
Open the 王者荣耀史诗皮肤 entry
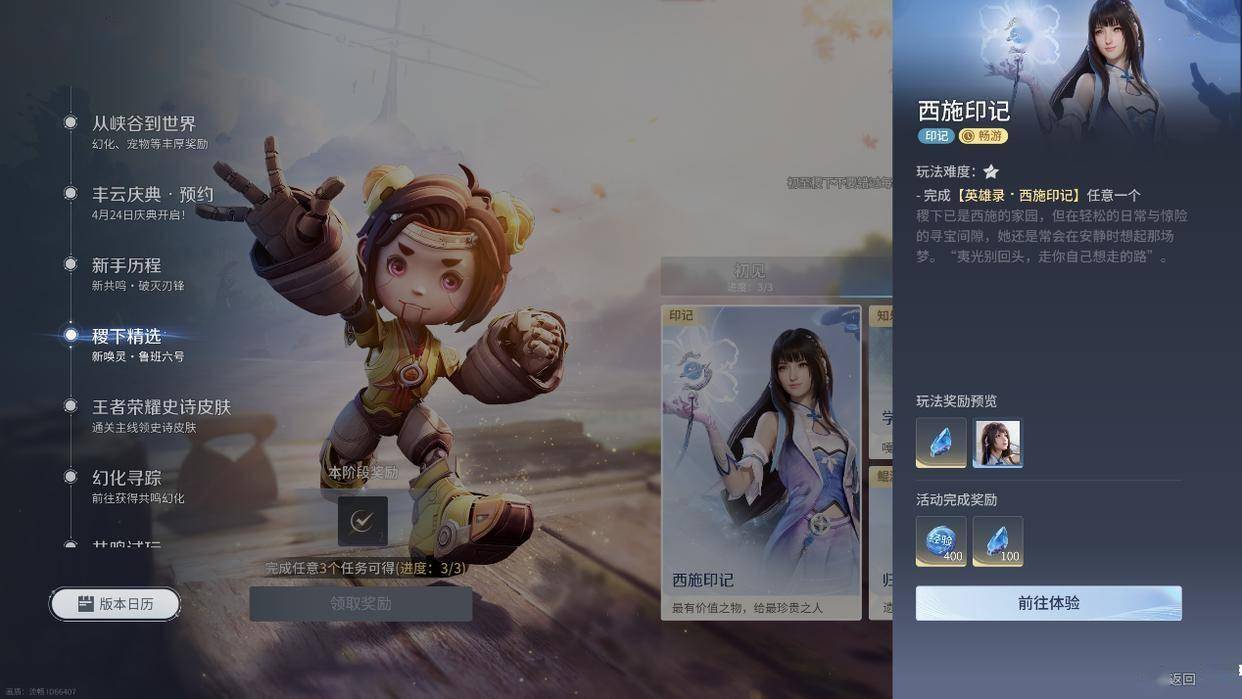coord(161,408)
